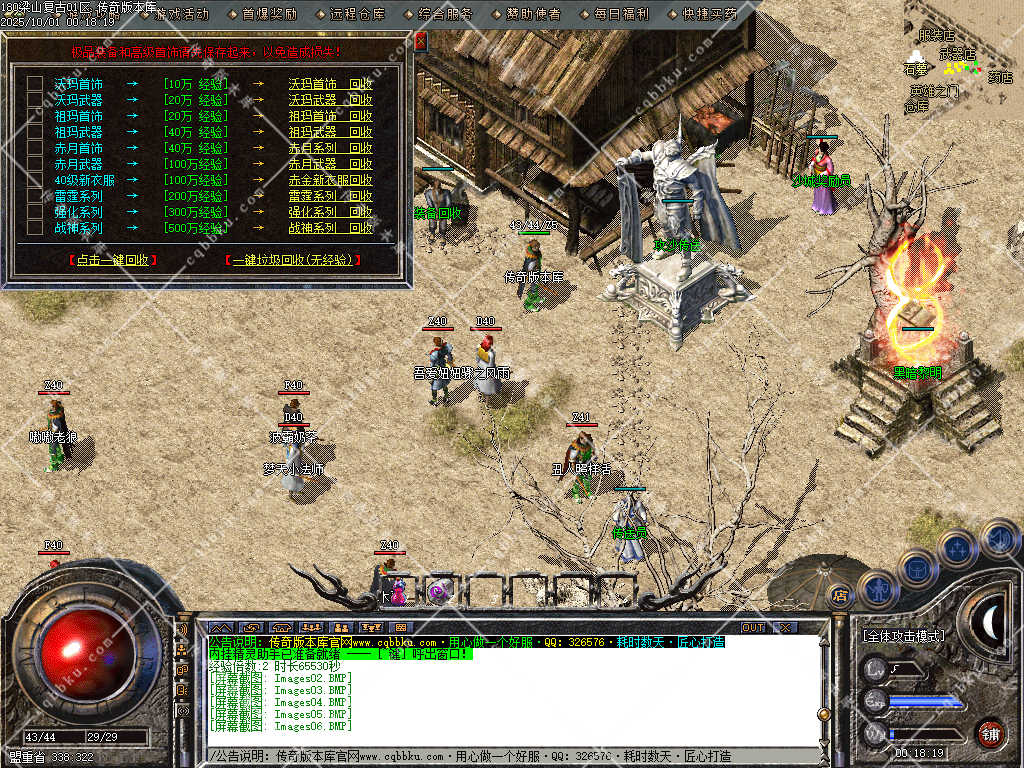The width and height of the screenshot is (1024, 768).
Task: Open the 综合服务 menu
Action: (445, 14)
